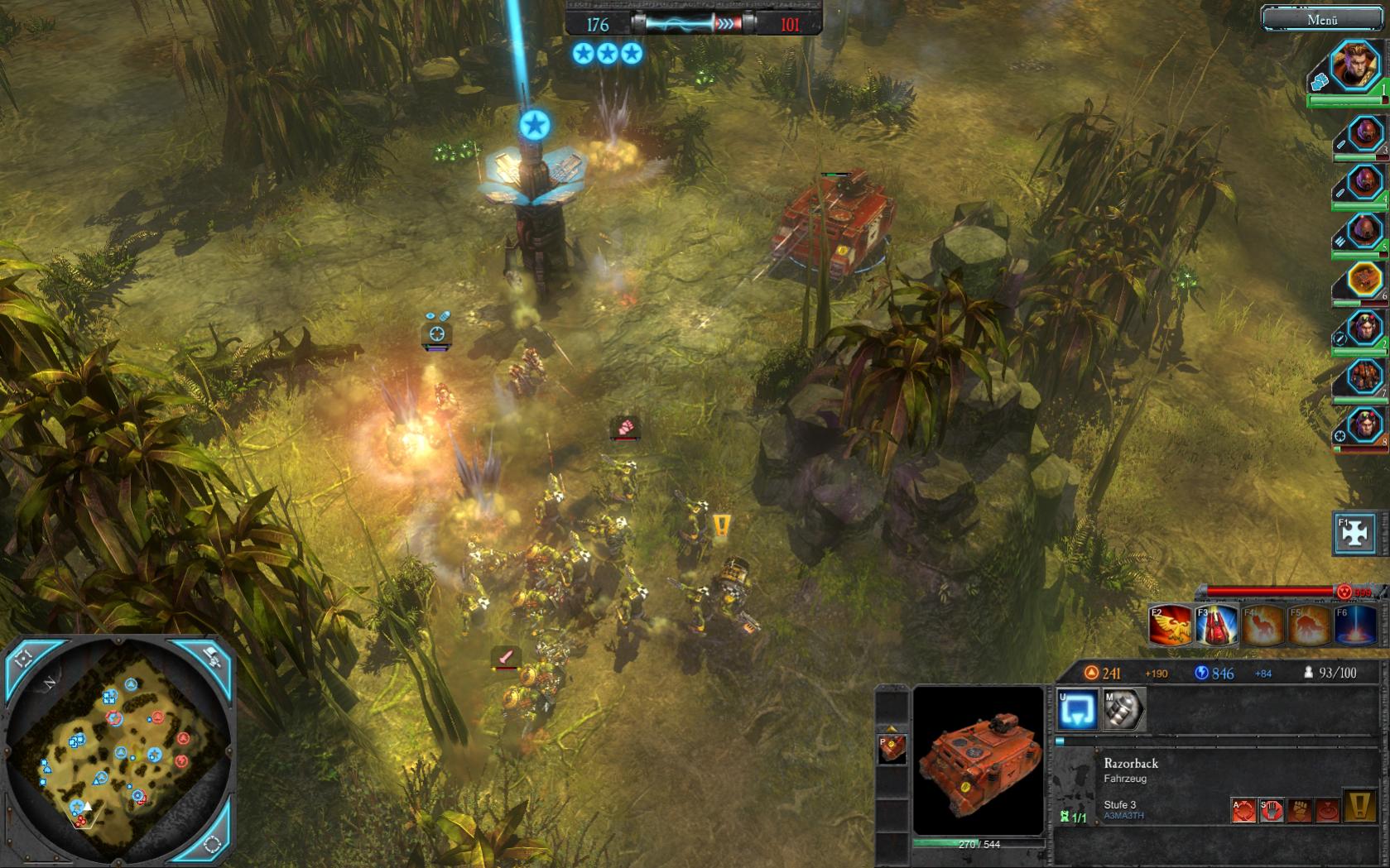Activate the F3 red drop pod ability
The image size is (1390, 868).
(1216, 625)
